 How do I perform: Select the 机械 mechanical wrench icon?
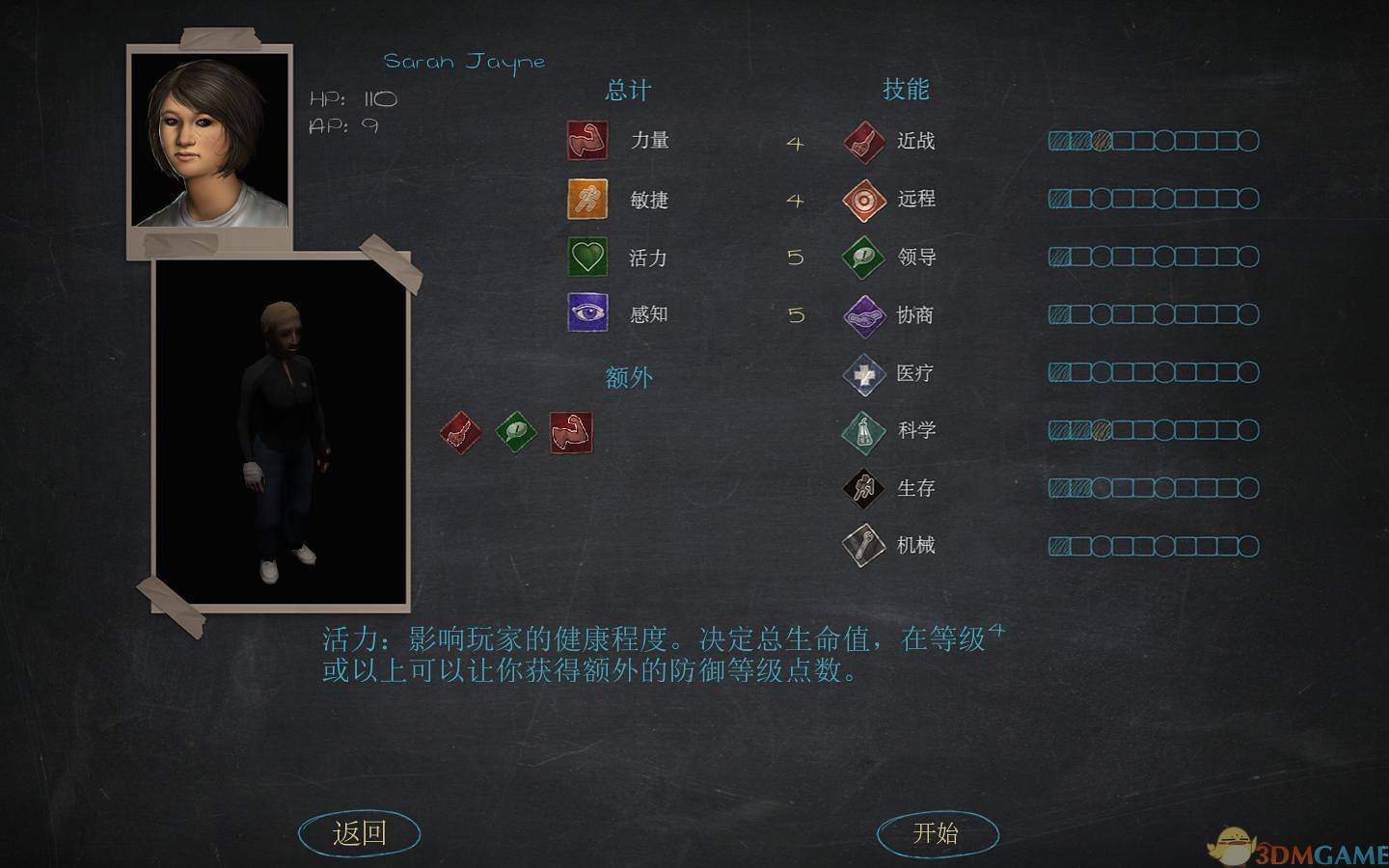863,544
